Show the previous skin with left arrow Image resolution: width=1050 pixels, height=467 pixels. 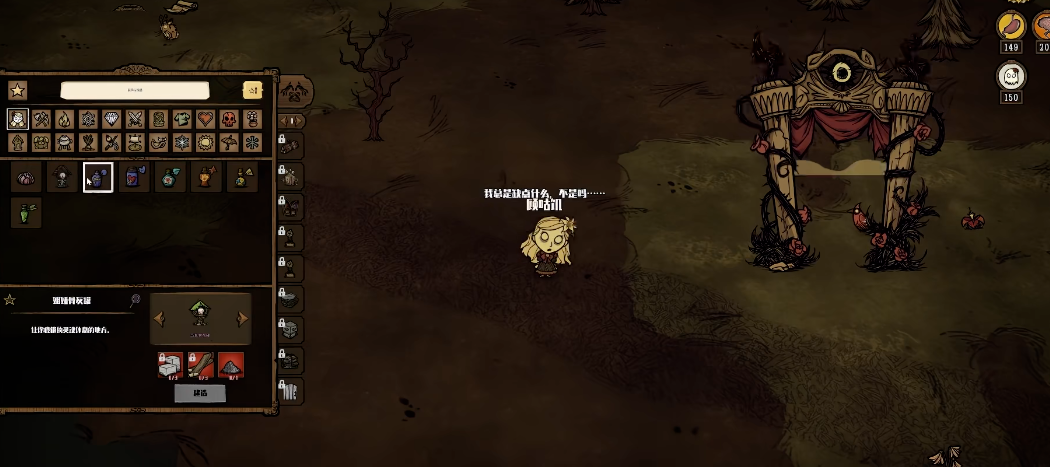(158, 319)
